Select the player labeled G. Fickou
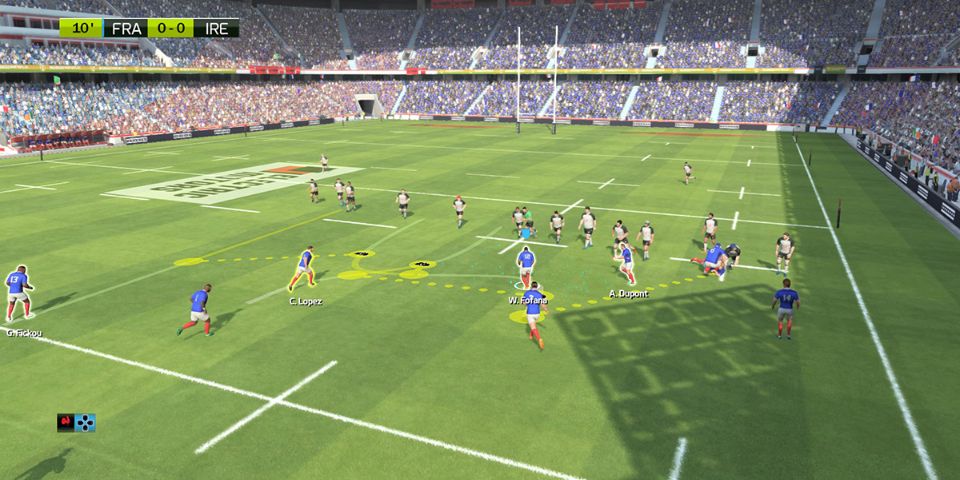The height and width of the screenshot is (480, 960). (x=17, y=292)
